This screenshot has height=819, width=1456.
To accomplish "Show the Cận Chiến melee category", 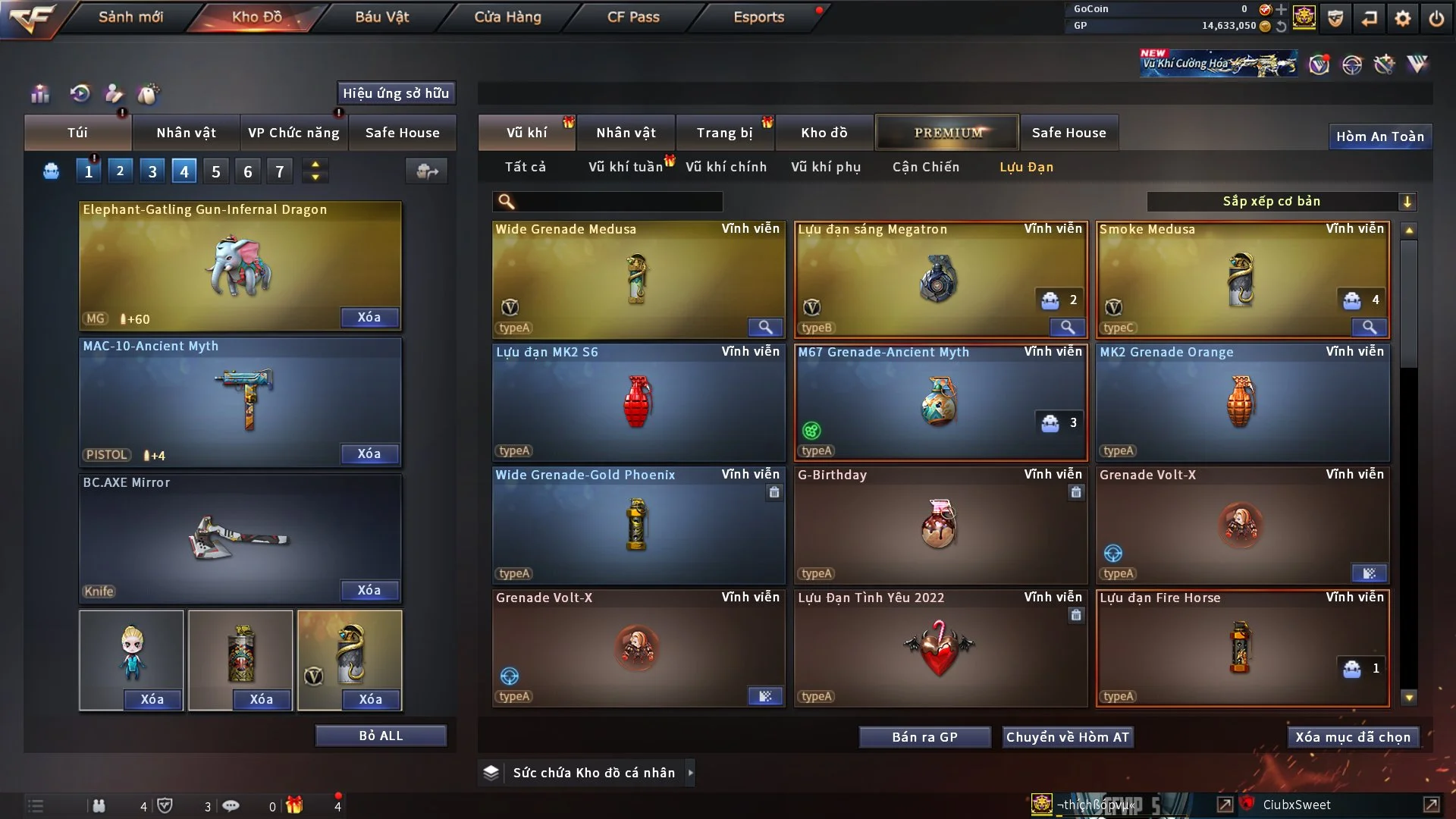I will (925, 167).
